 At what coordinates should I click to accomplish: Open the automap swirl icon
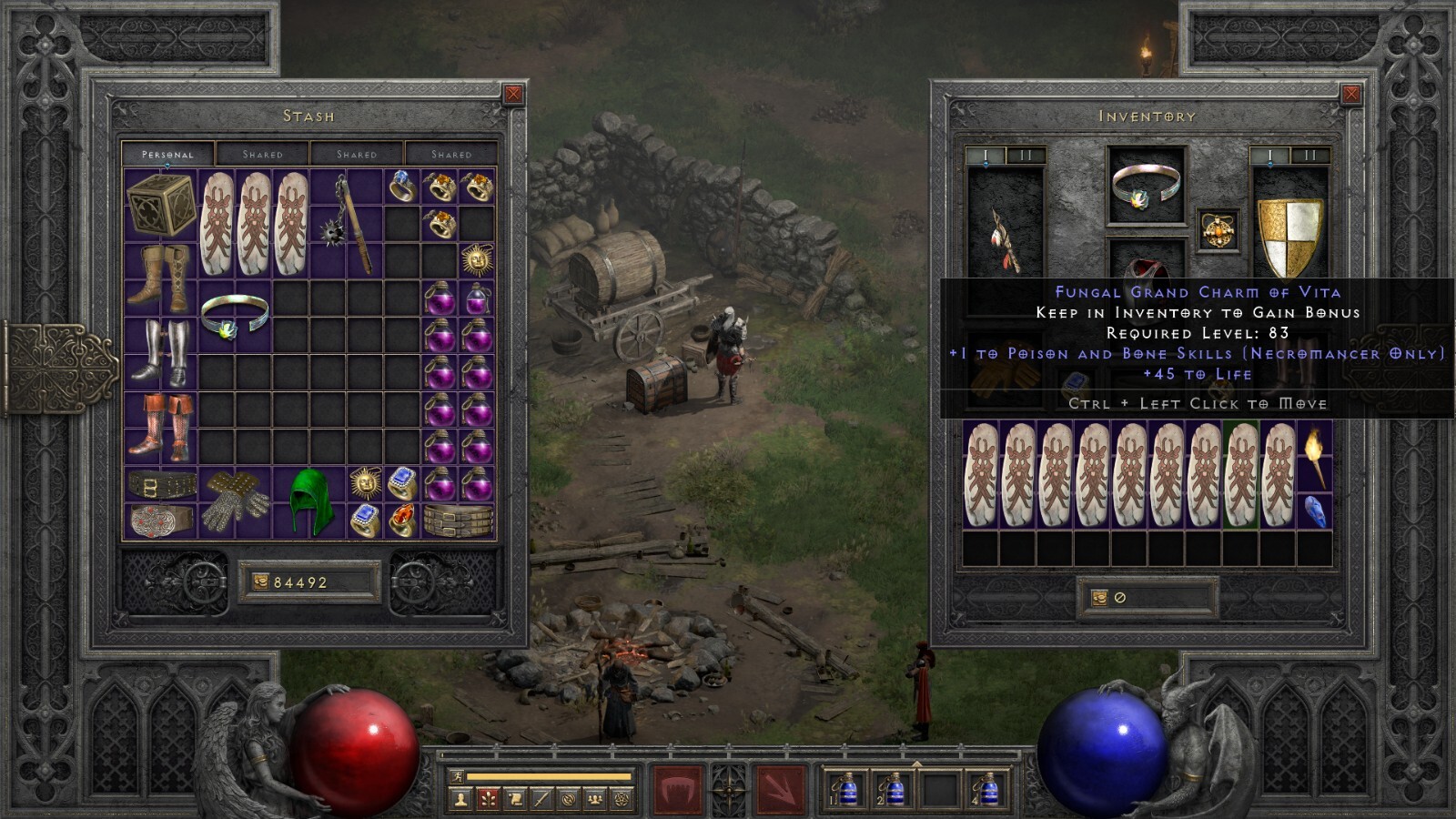[x=570, y=800]
